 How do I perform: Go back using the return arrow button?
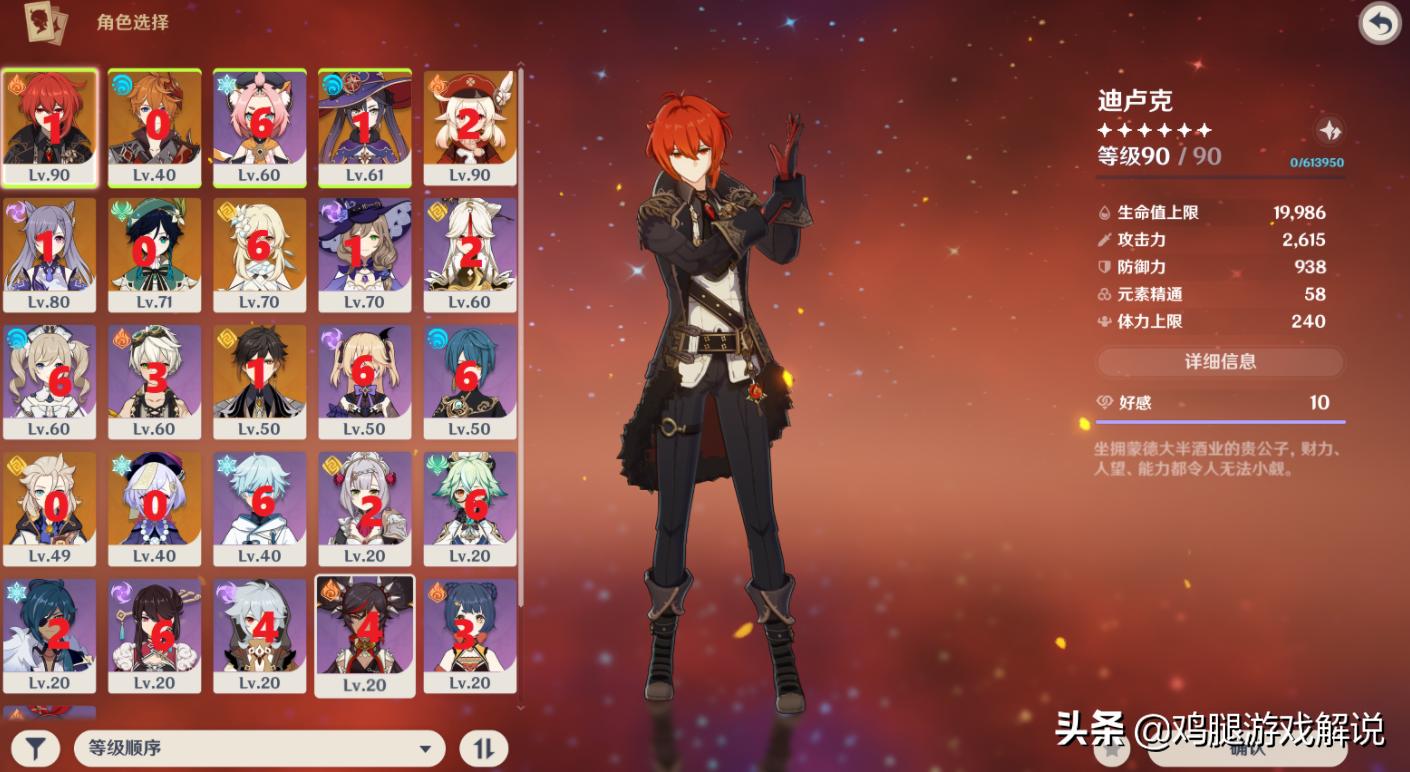pyautogui.click(x=1380, y=24)
